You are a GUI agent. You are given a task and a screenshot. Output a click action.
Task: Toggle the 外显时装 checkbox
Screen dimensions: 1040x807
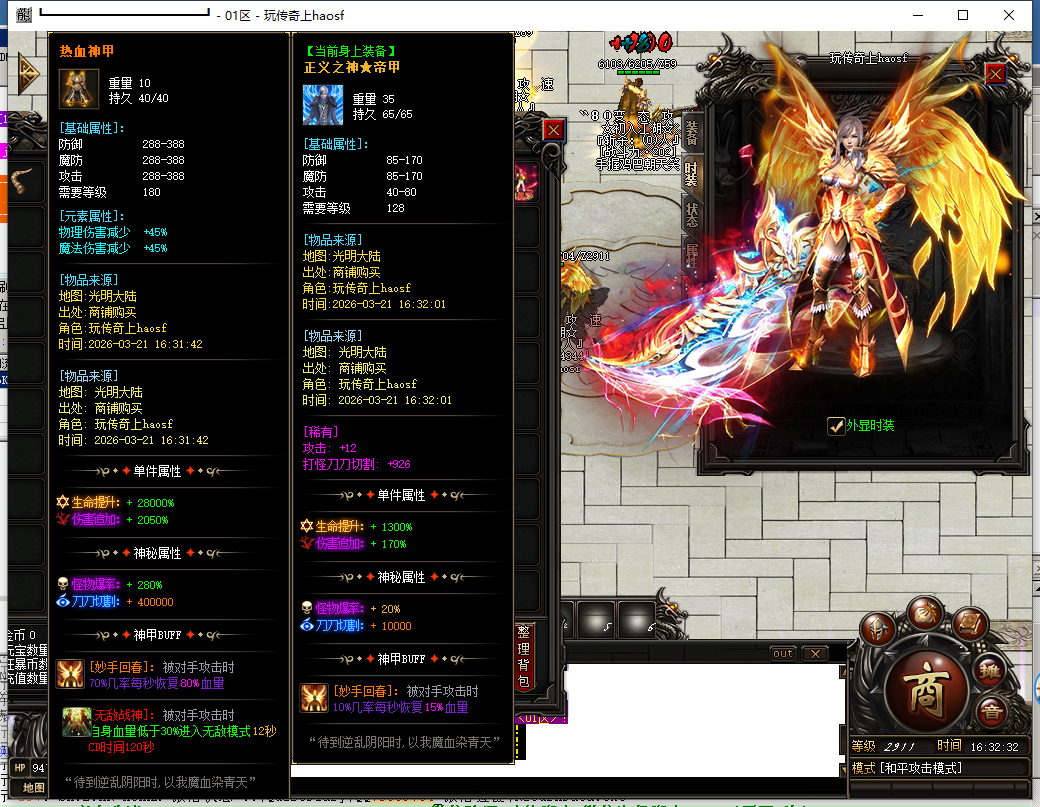[x=837, y=426]
